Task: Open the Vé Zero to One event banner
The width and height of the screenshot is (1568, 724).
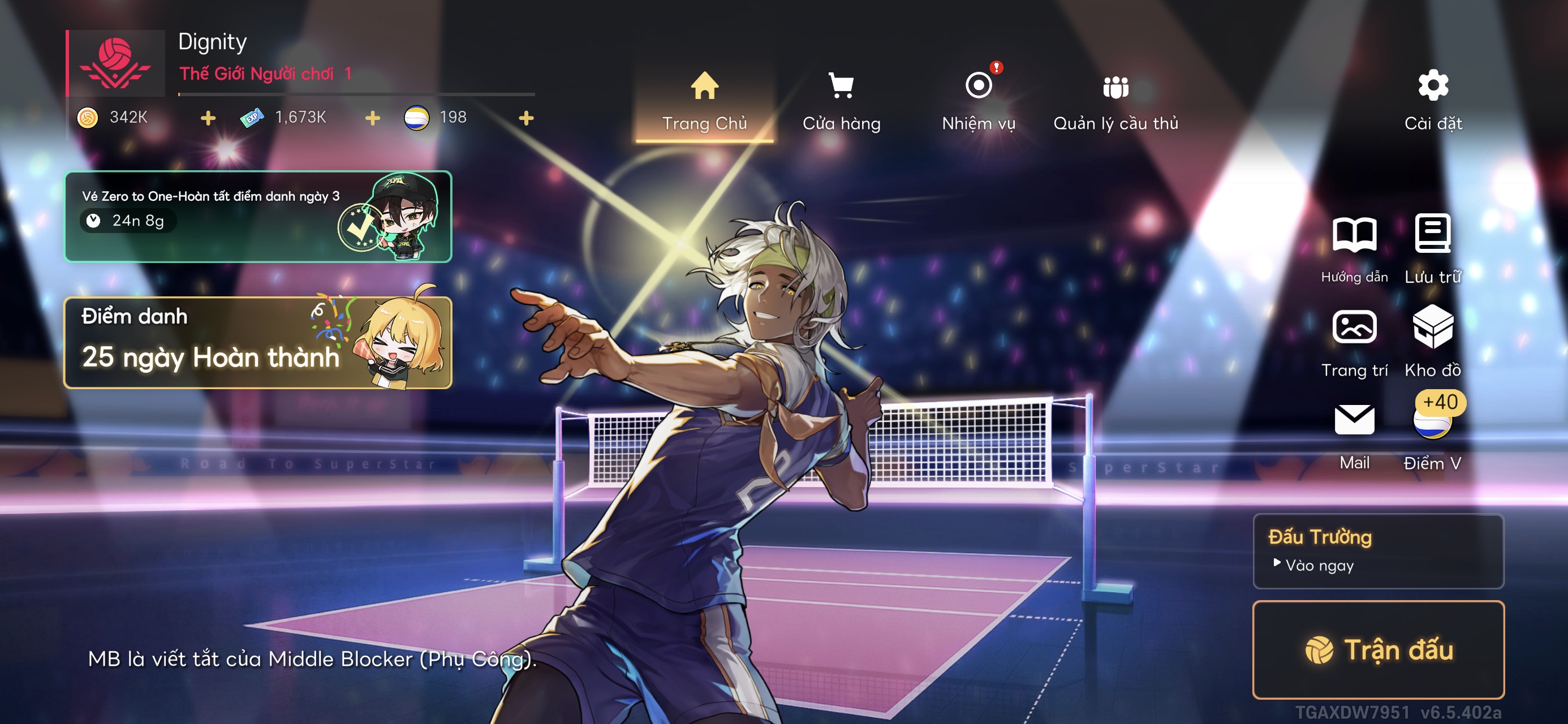Action: pyautogui.click(x=257, y=217)
